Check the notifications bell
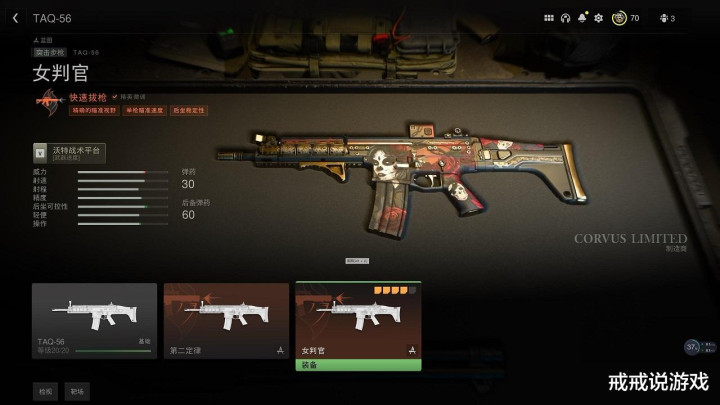This screenshot has height=405, width=720. tap(582, 18)
